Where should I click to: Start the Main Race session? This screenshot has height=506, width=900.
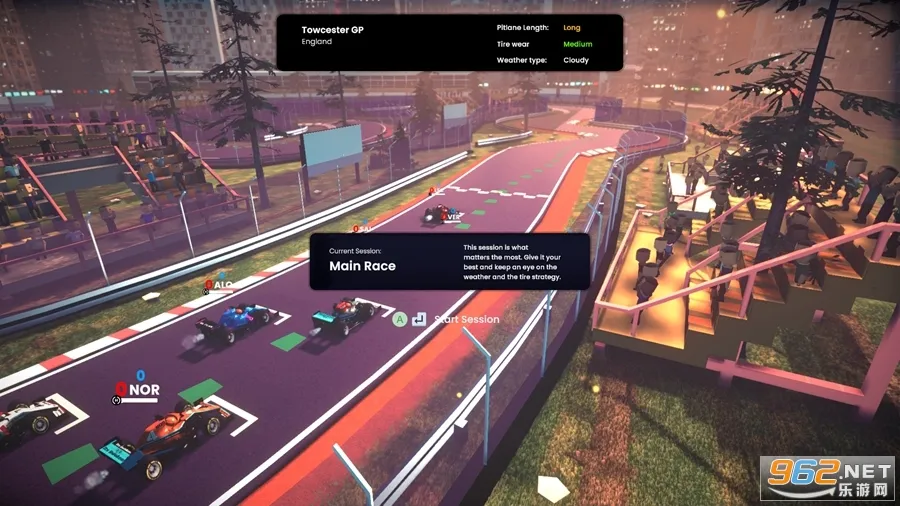tap(466, 320)
